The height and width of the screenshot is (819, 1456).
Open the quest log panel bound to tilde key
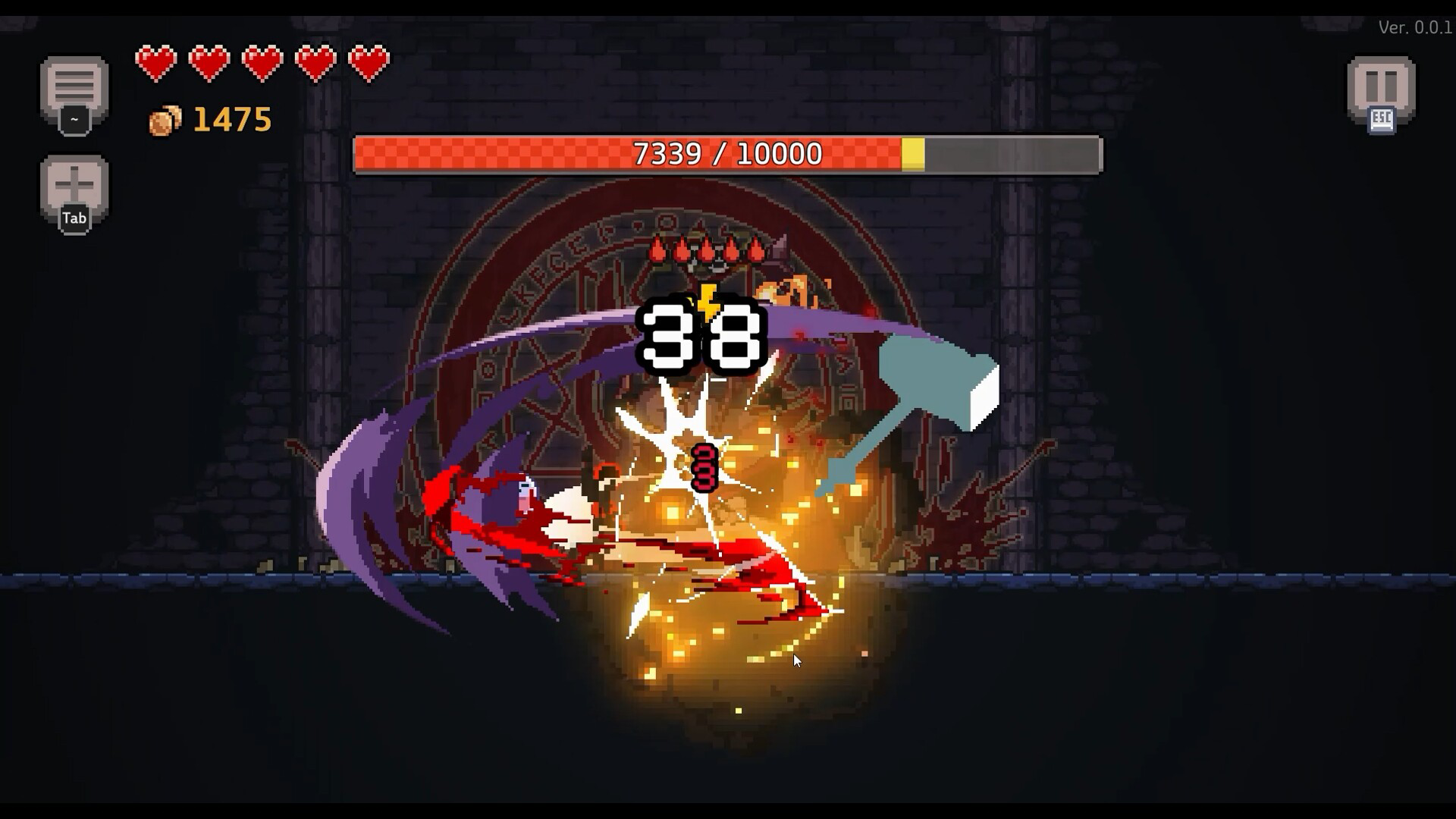pos(74,87)
